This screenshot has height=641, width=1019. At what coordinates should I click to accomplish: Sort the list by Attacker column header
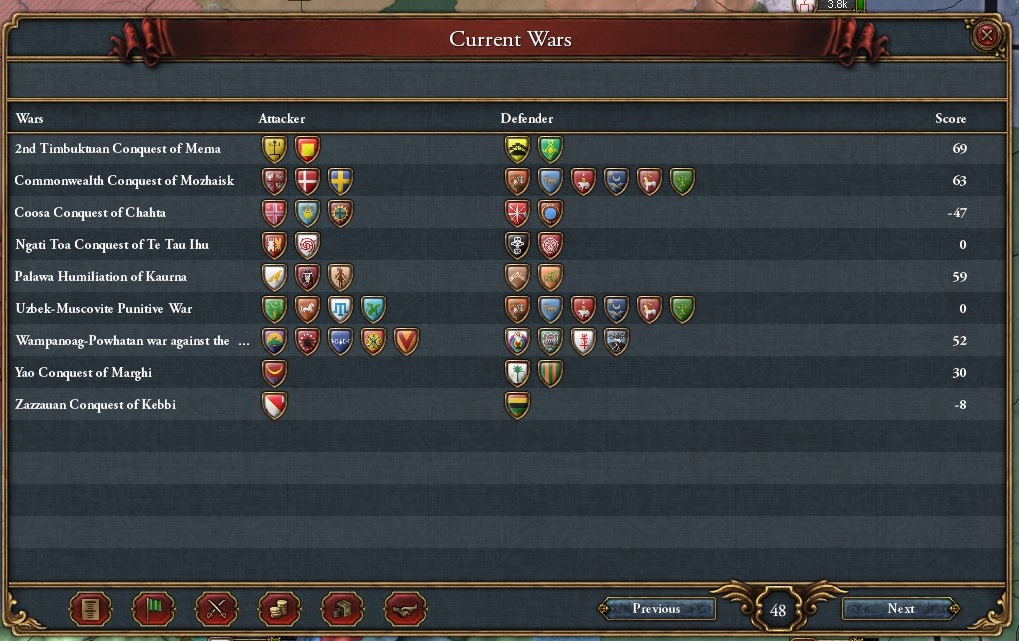click(281, 119)
